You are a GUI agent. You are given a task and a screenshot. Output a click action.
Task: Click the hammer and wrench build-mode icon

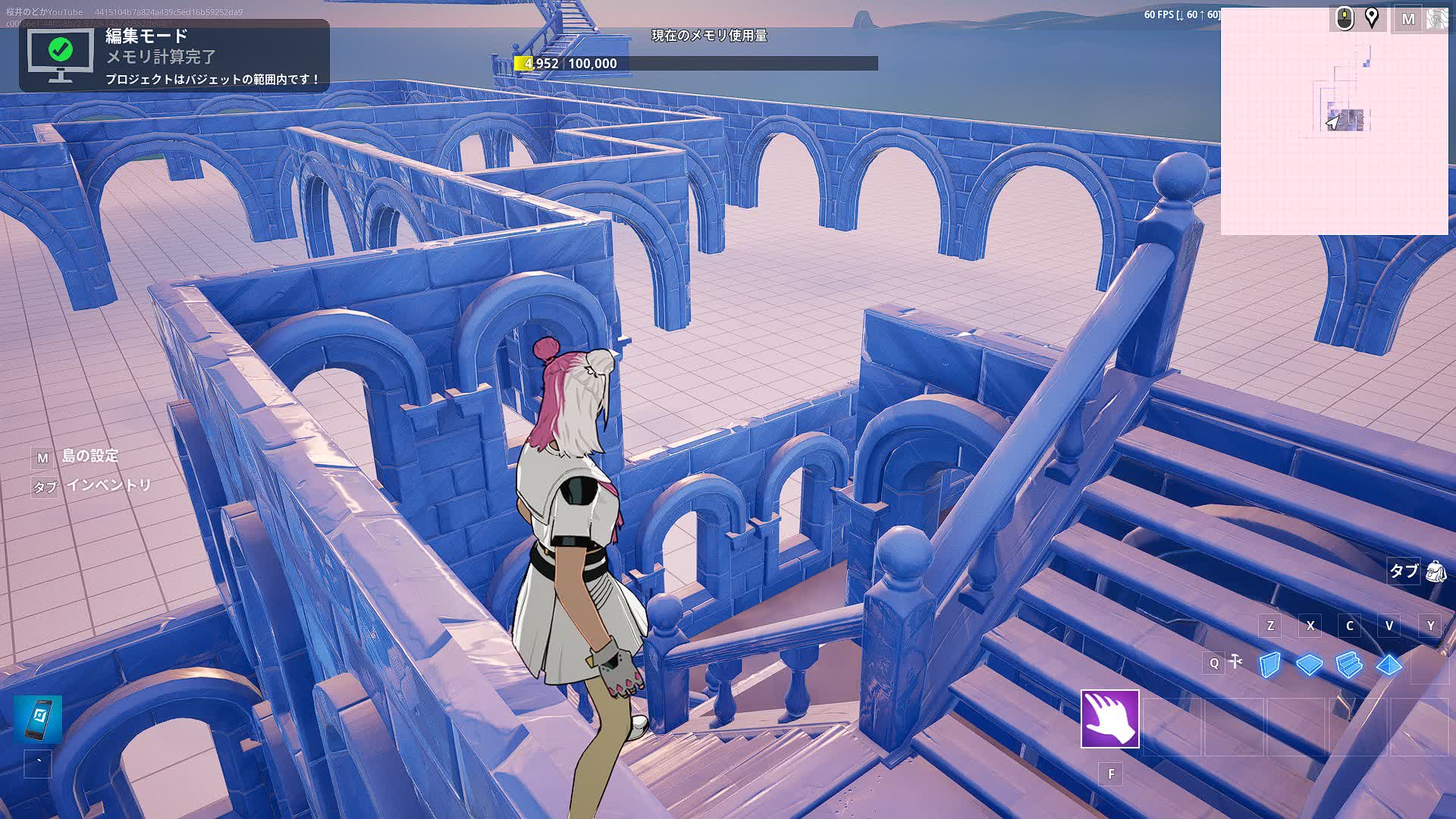tap(1236, 662)
